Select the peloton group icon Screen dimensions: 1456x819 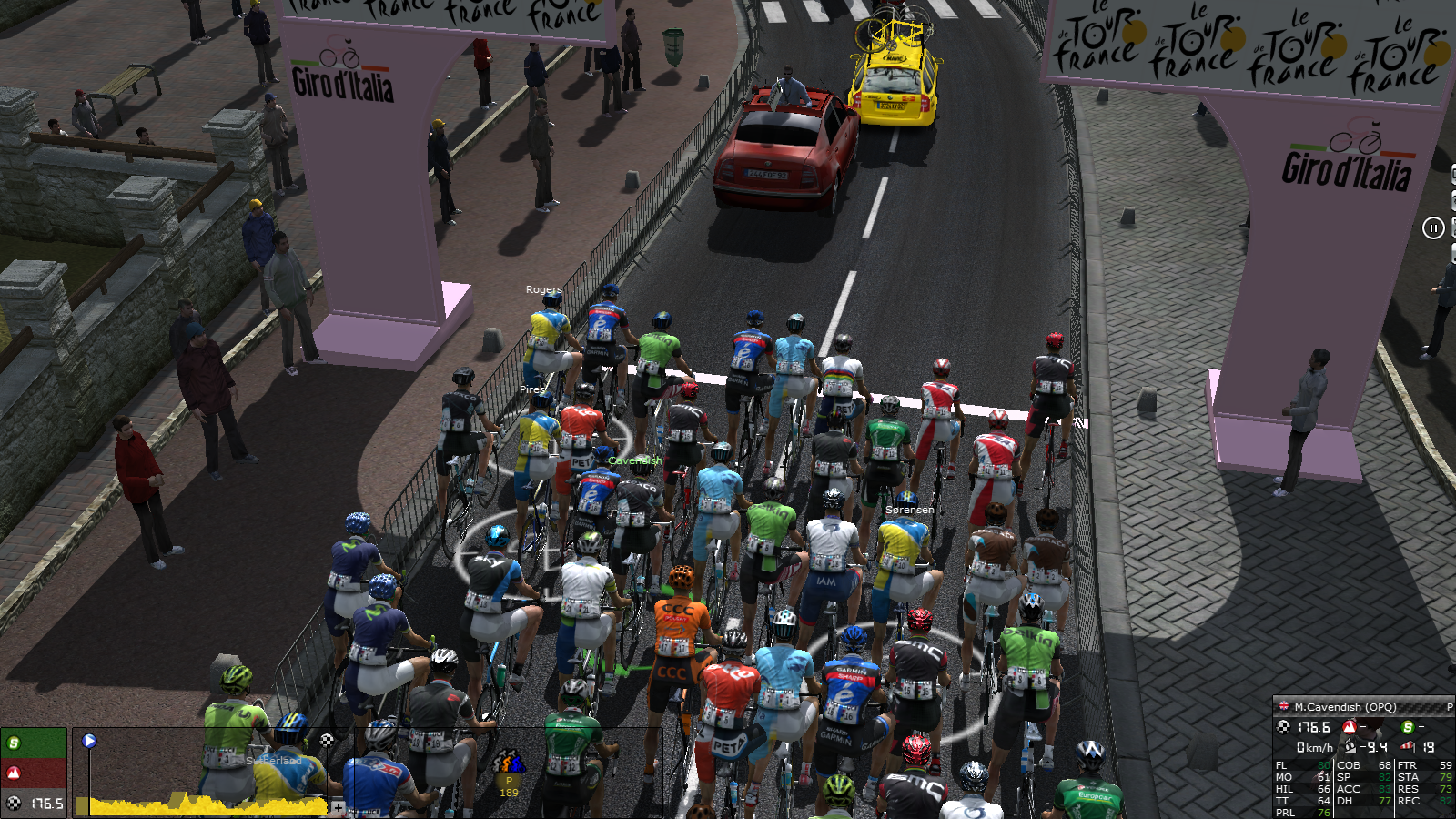click(x=508, y=763)
